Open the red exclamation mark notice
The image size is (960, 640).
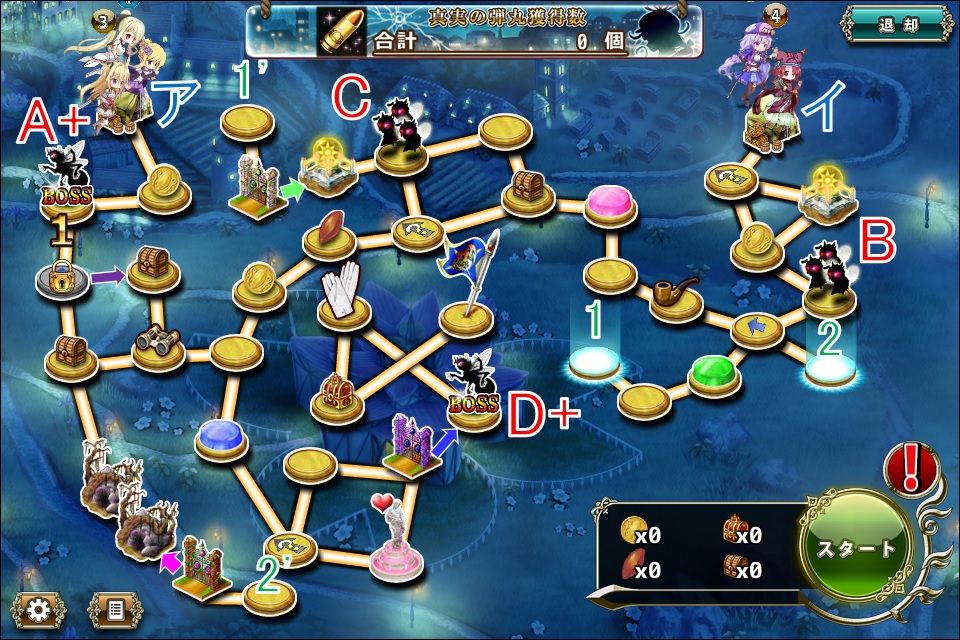pos(911,469)
